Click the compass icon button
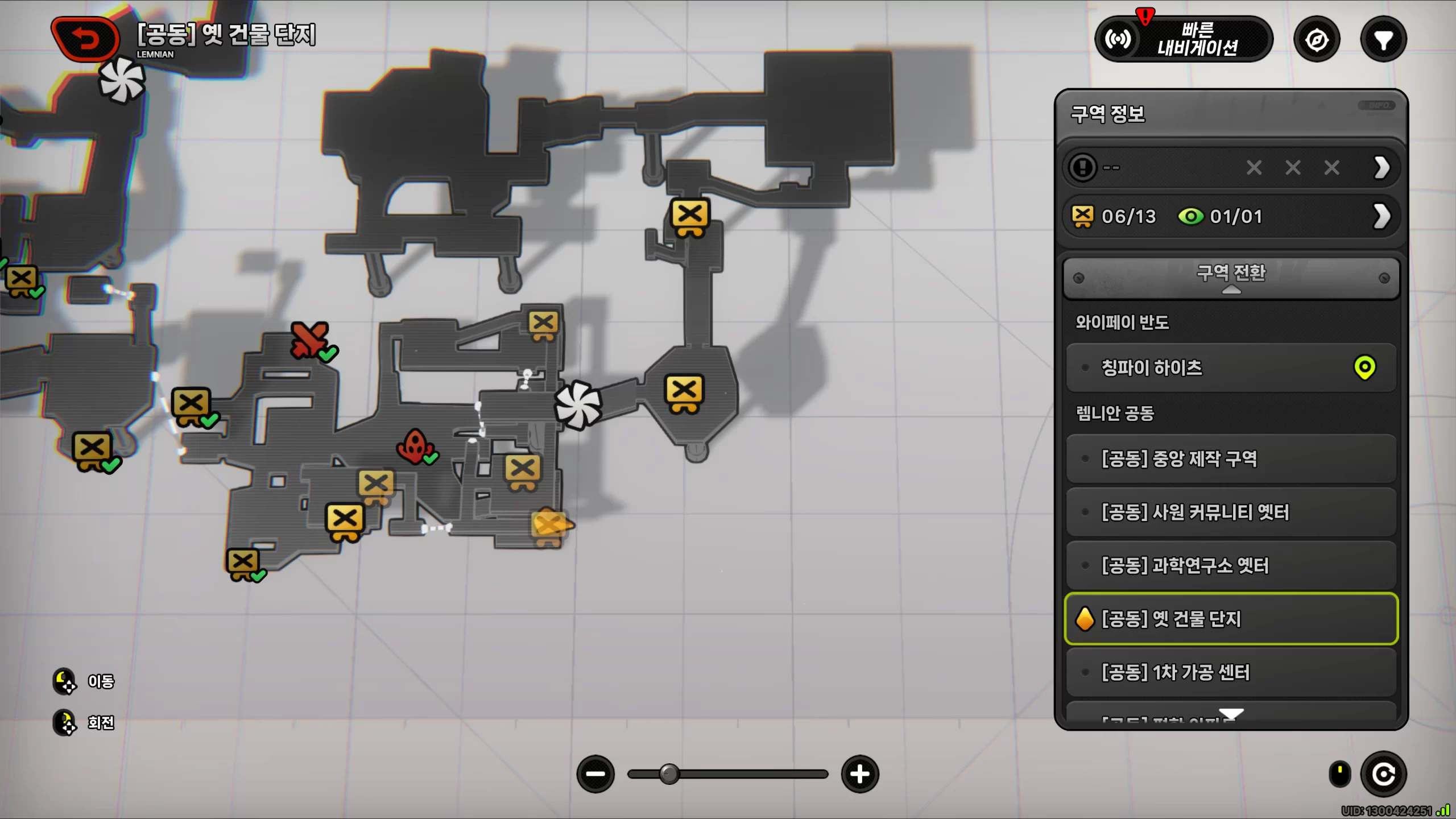Viewport: 1456px width, 819px height. coord(1317,40)
